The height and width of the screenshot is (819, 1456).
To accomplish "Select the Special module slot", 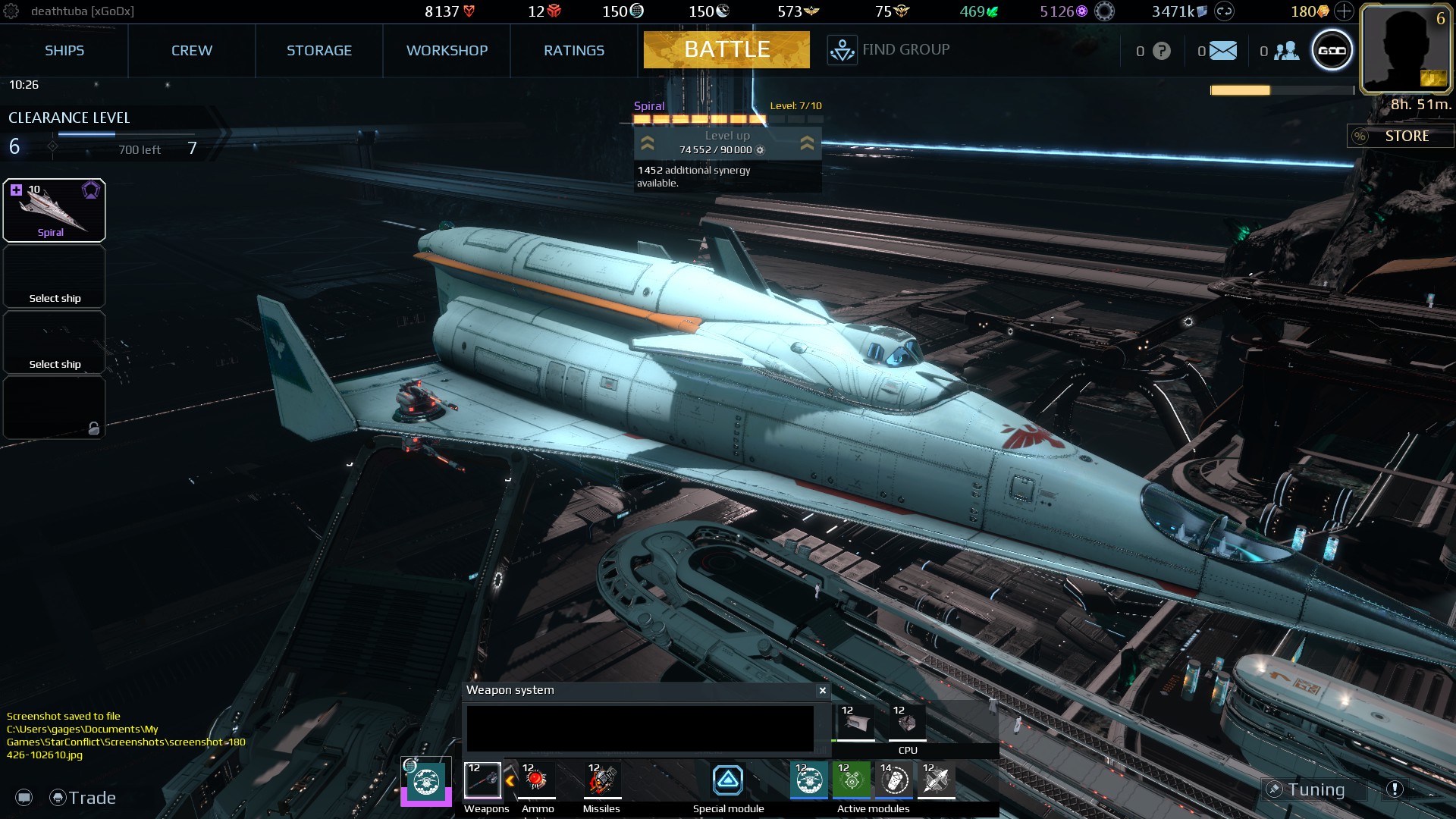I will pyautogui.click(x=728, y=780).
